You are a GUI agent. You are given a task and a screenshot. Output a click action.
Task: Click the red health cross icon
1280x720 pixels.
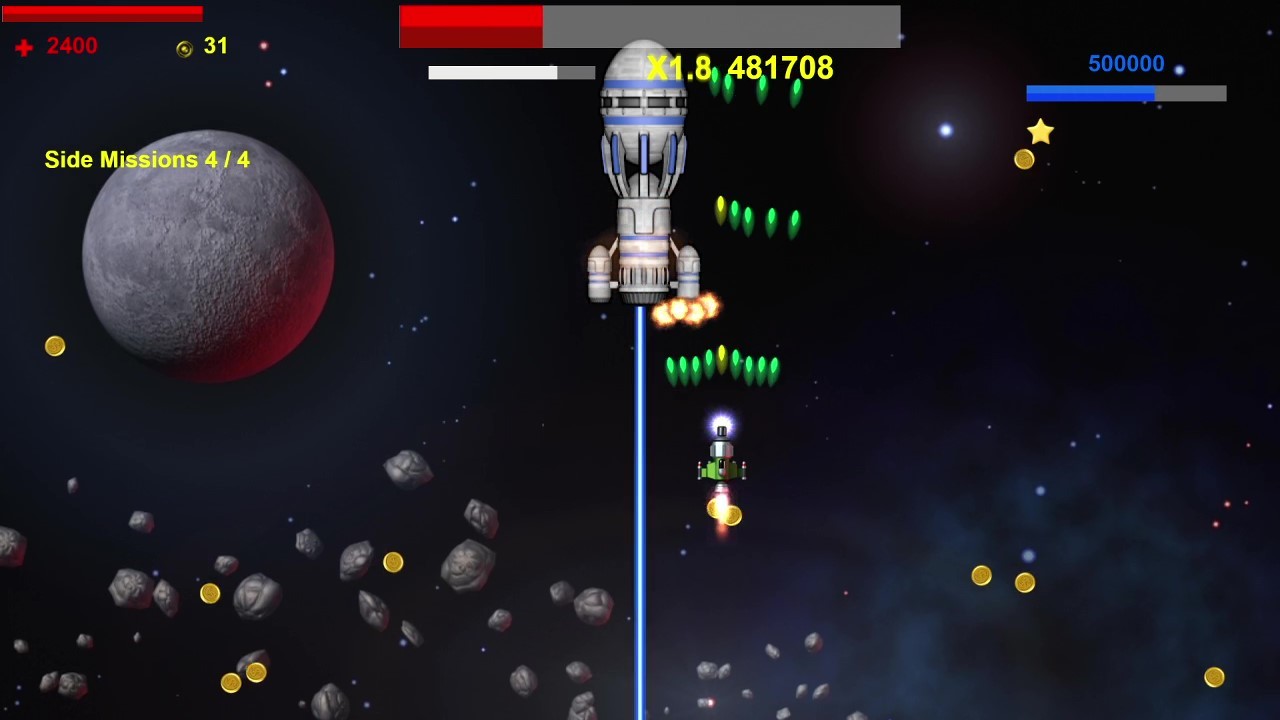tap(23, 46)
